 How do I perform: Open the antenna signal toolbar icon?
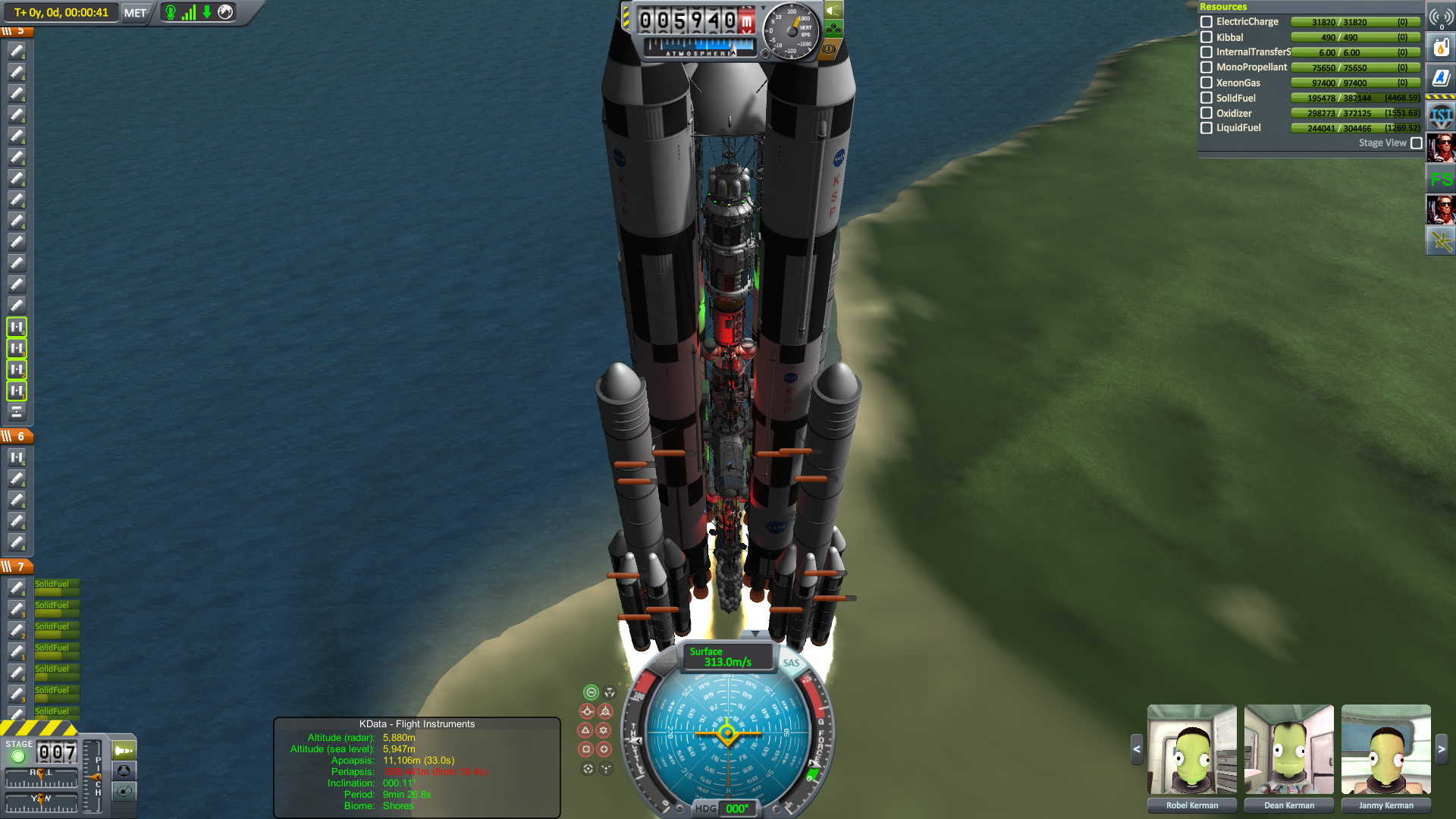click(x=1441, y=17)
